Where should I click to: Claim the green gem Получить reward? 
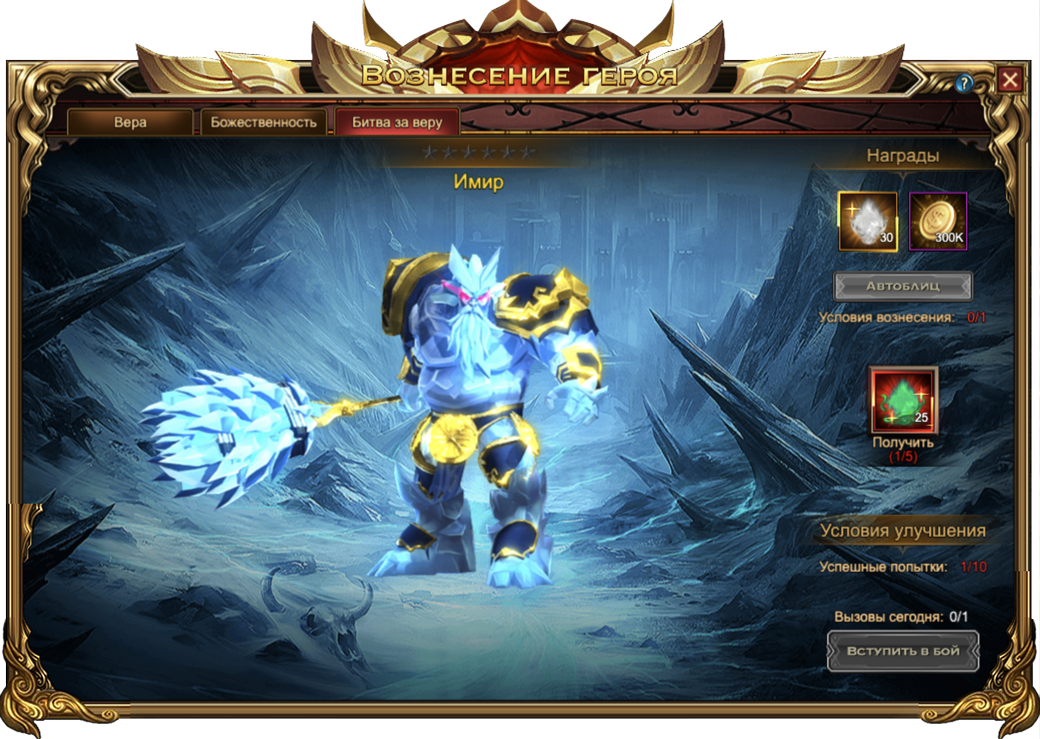tap(903, 400)
